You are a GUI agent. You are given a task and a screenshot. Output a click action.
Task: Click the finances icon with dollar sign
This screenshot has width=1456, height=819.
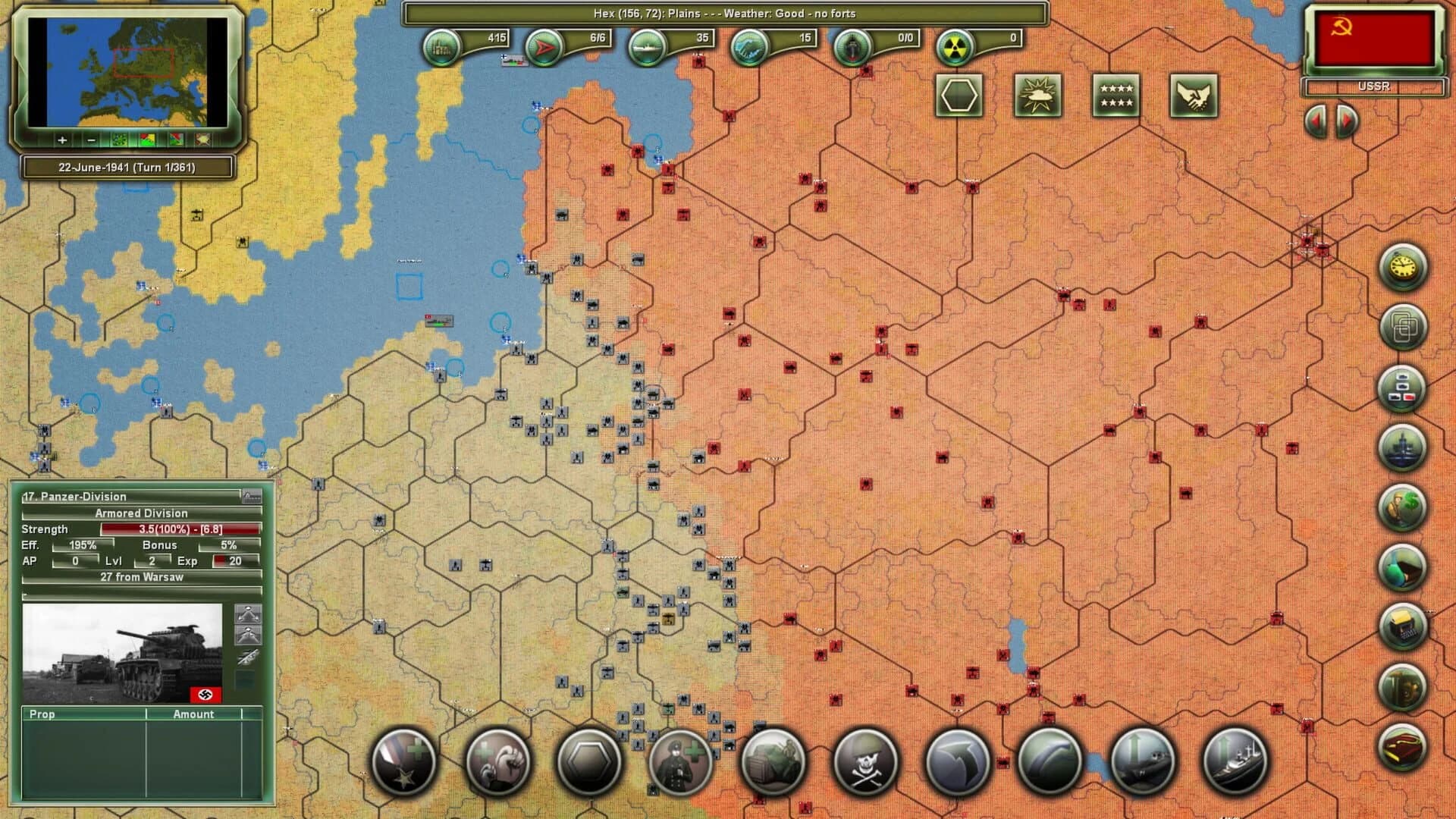click(1401, 505)
